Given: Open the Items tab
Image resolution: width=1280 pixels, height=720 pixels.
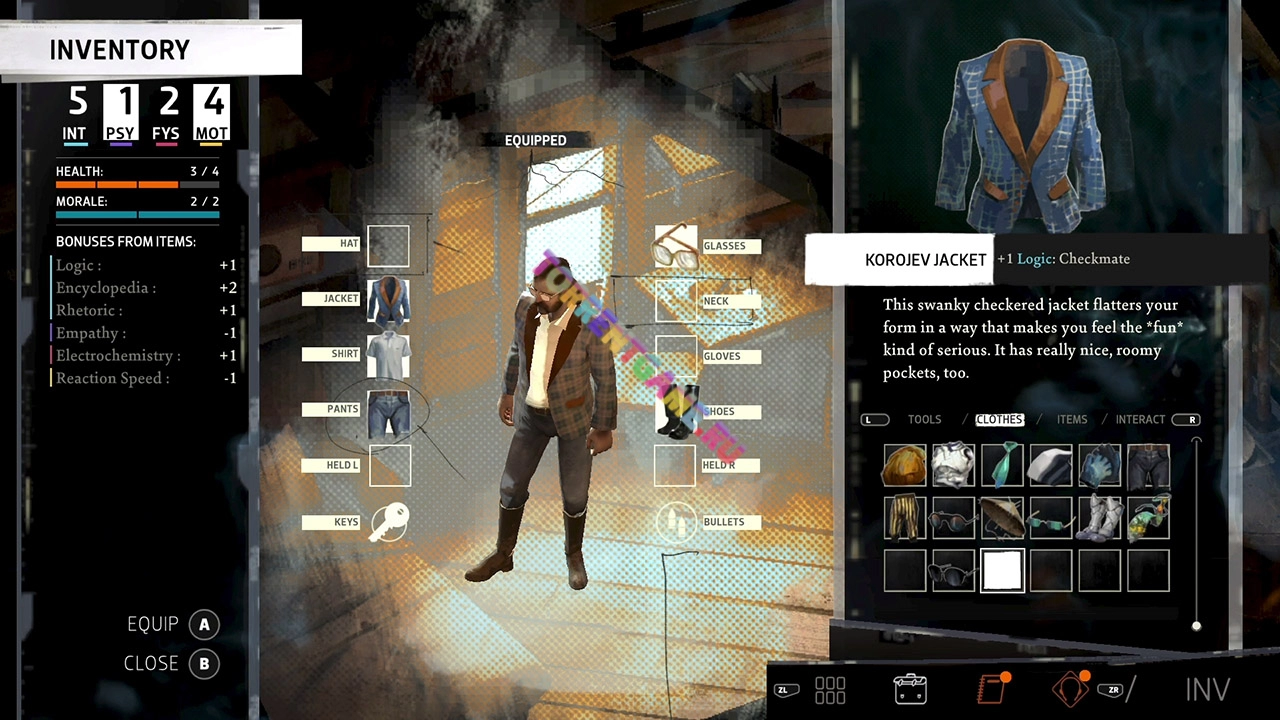Looking at the screenshot, I should [1072, 420].
